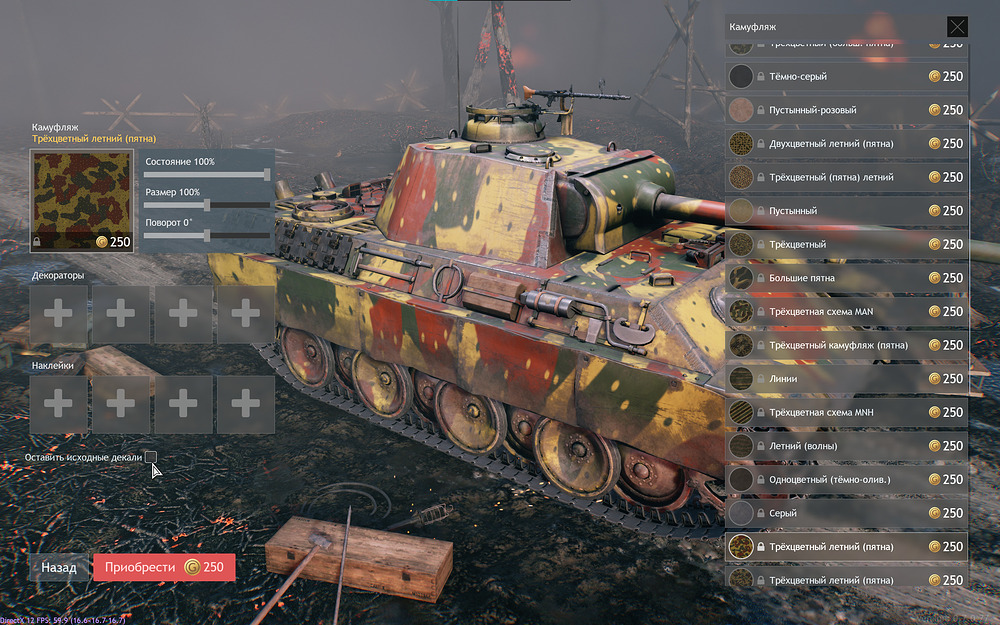This screenshot has width=1000, height=625.
Task: Click the Размер 100% slider
Action: [208, 204]
